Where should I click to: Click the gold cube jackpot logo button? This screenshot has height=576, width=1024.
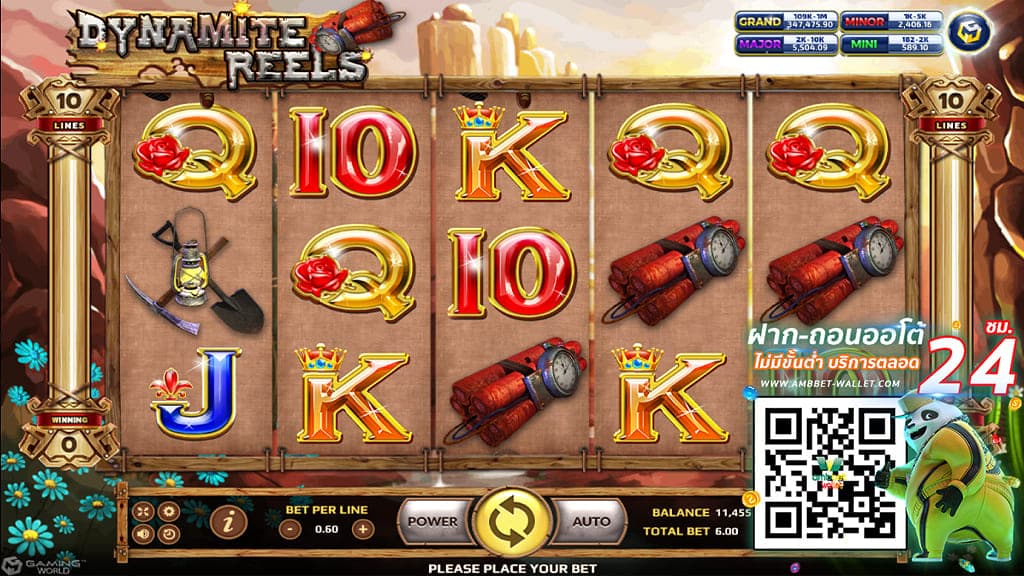point(967,27)
